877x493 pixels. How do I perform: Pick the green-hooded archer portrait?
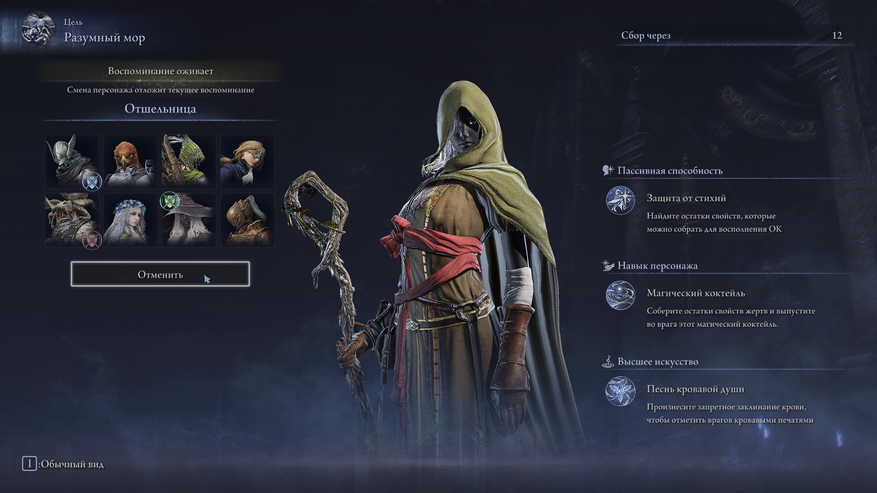[188, 161]
